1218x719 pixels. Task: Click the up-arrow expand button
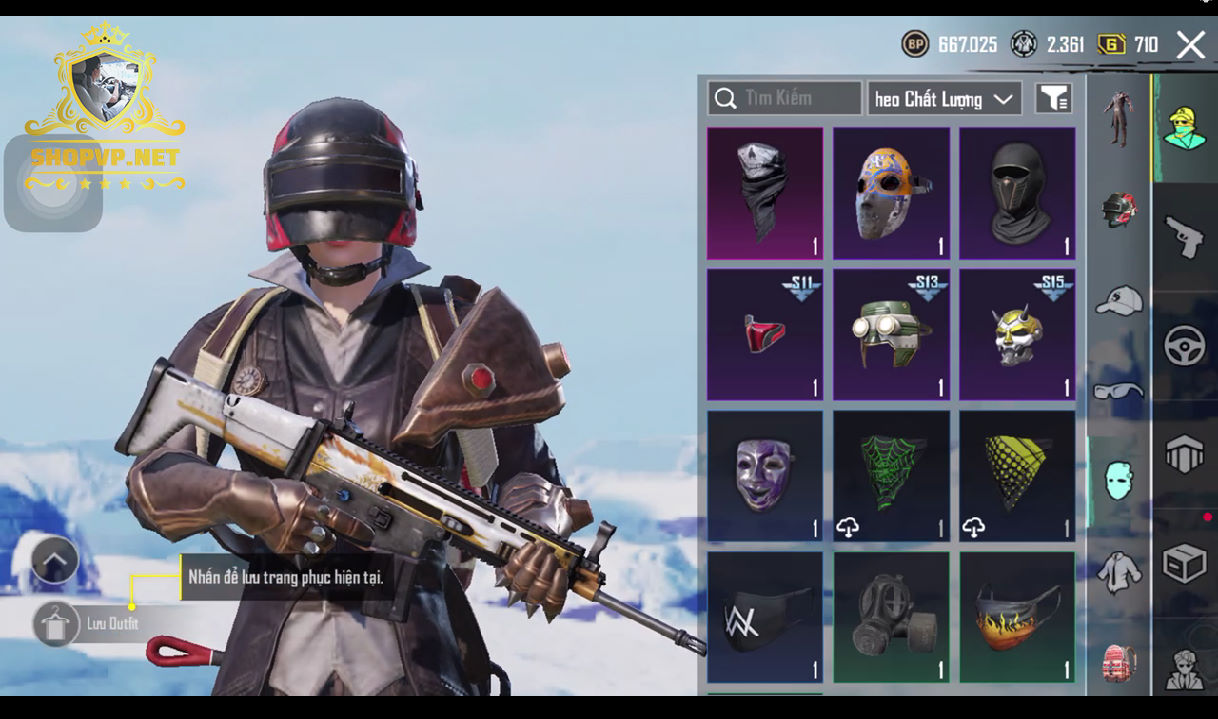point(55,560)
